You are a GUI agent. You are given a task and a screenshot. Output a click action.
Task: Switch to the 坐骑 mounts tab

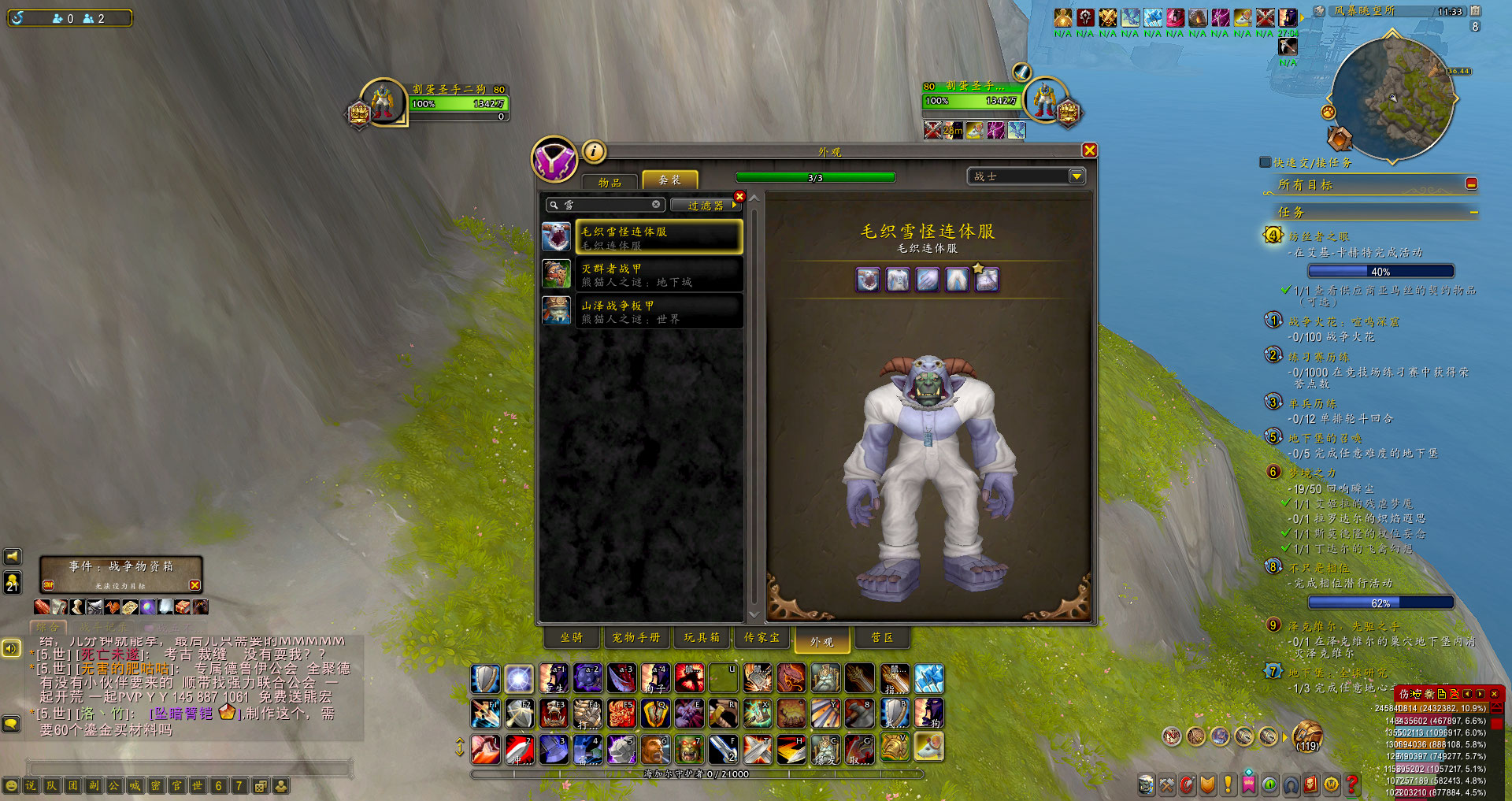click(x=572, y=637)
